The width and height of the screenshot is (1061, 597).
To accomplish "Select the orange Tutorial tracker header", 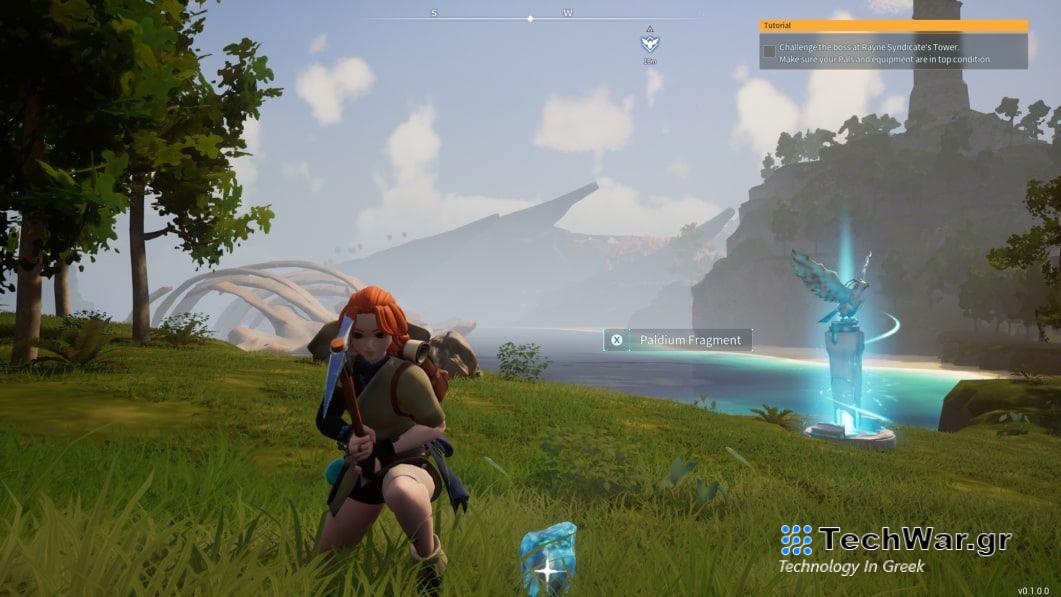I will [x=893, y=25].
